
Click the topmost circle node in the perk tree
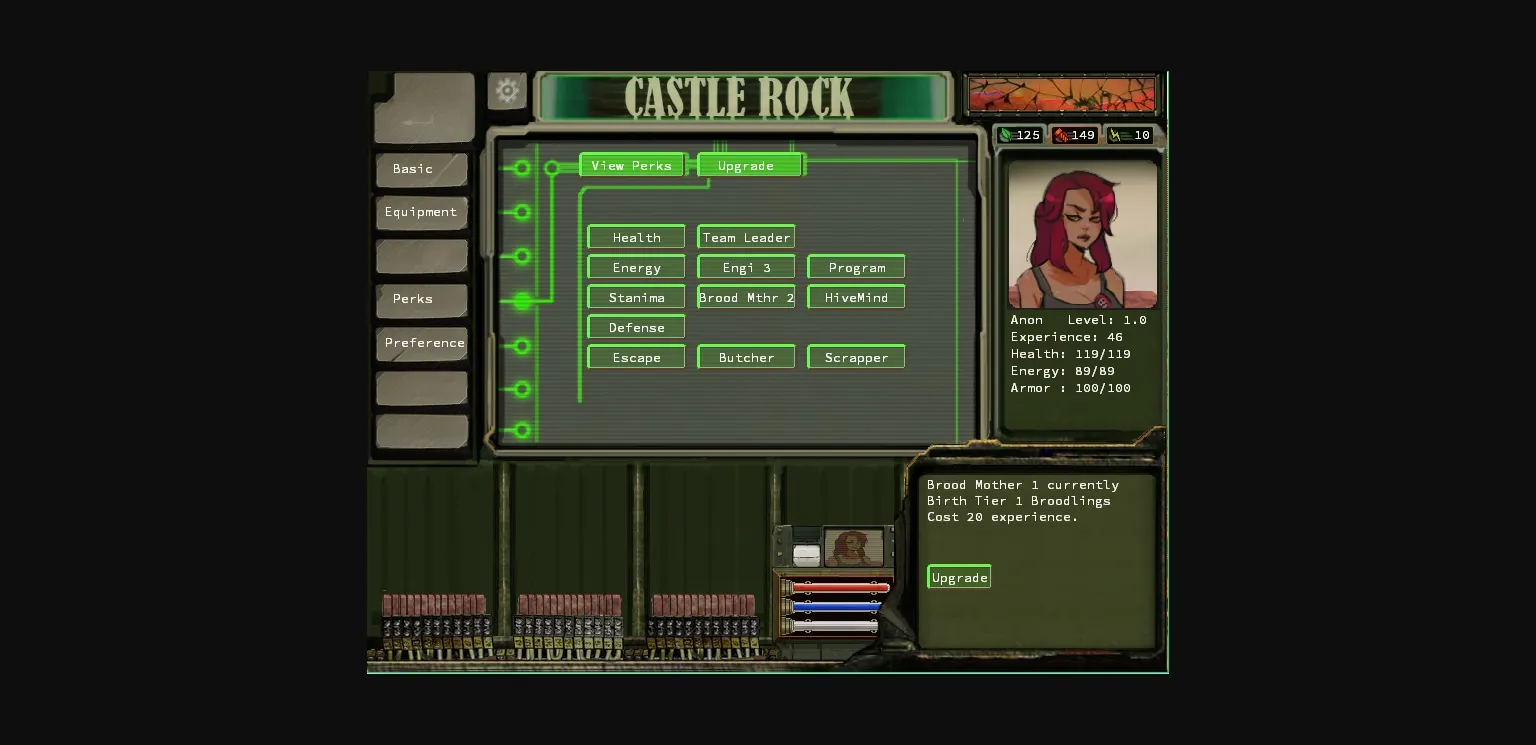coord(521,168)
